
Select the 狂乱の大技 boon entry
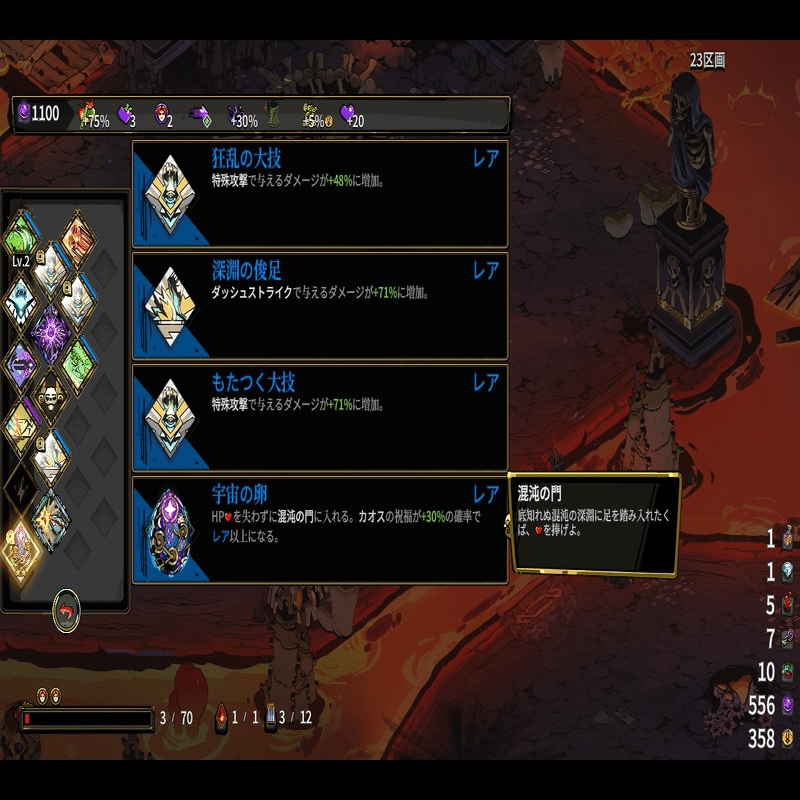[320, 194]
